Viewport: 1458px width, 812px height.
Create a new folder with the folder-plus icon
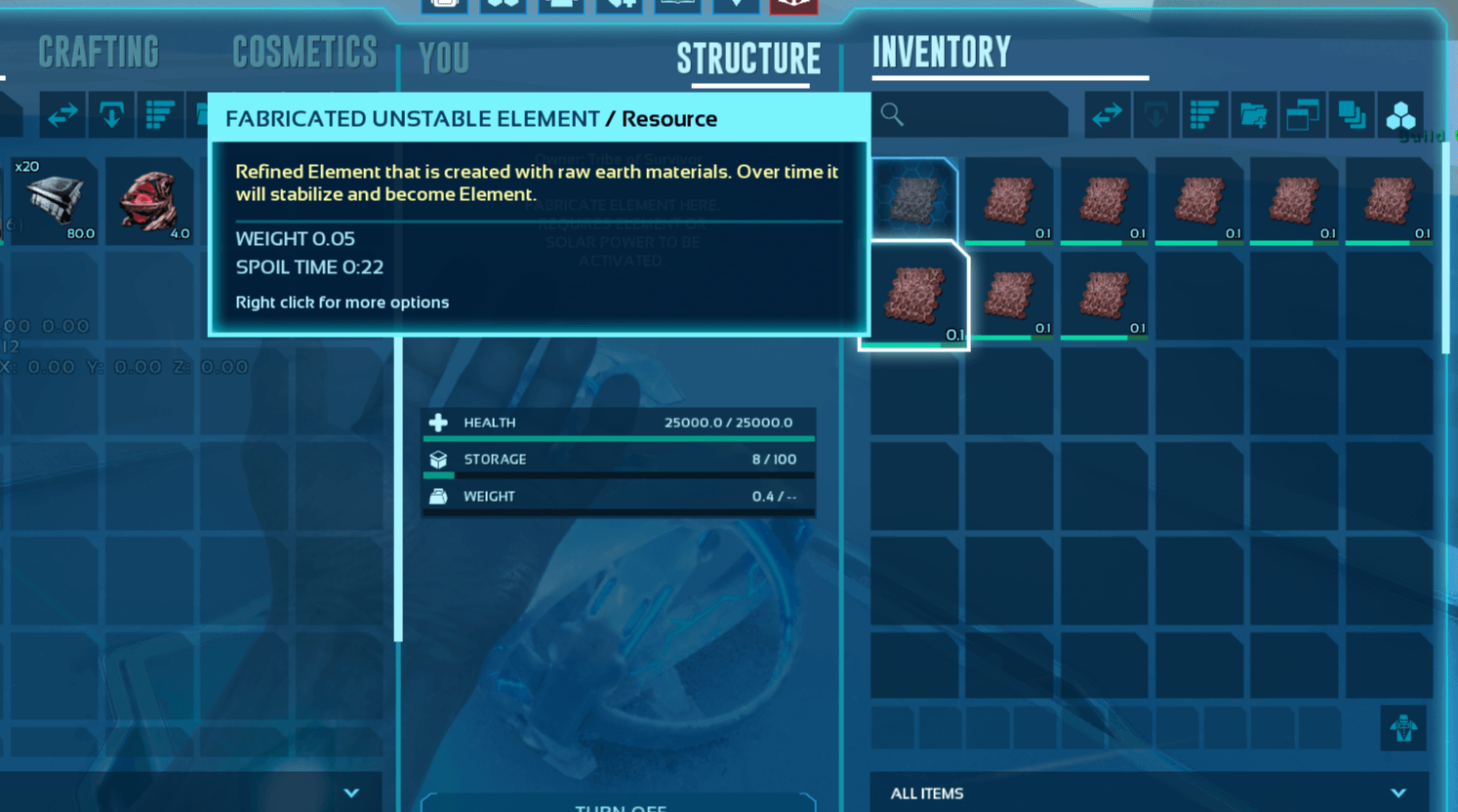coord(1253,115)
